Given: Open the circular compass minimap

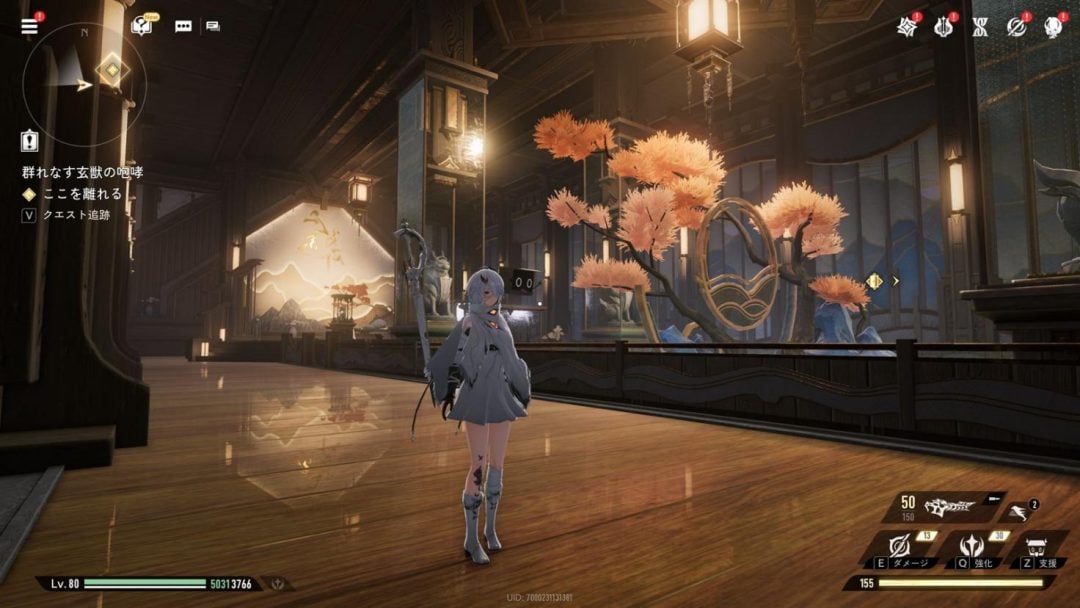Looking at the screenshot, I should pyautogui.click(x=84, y=70).
